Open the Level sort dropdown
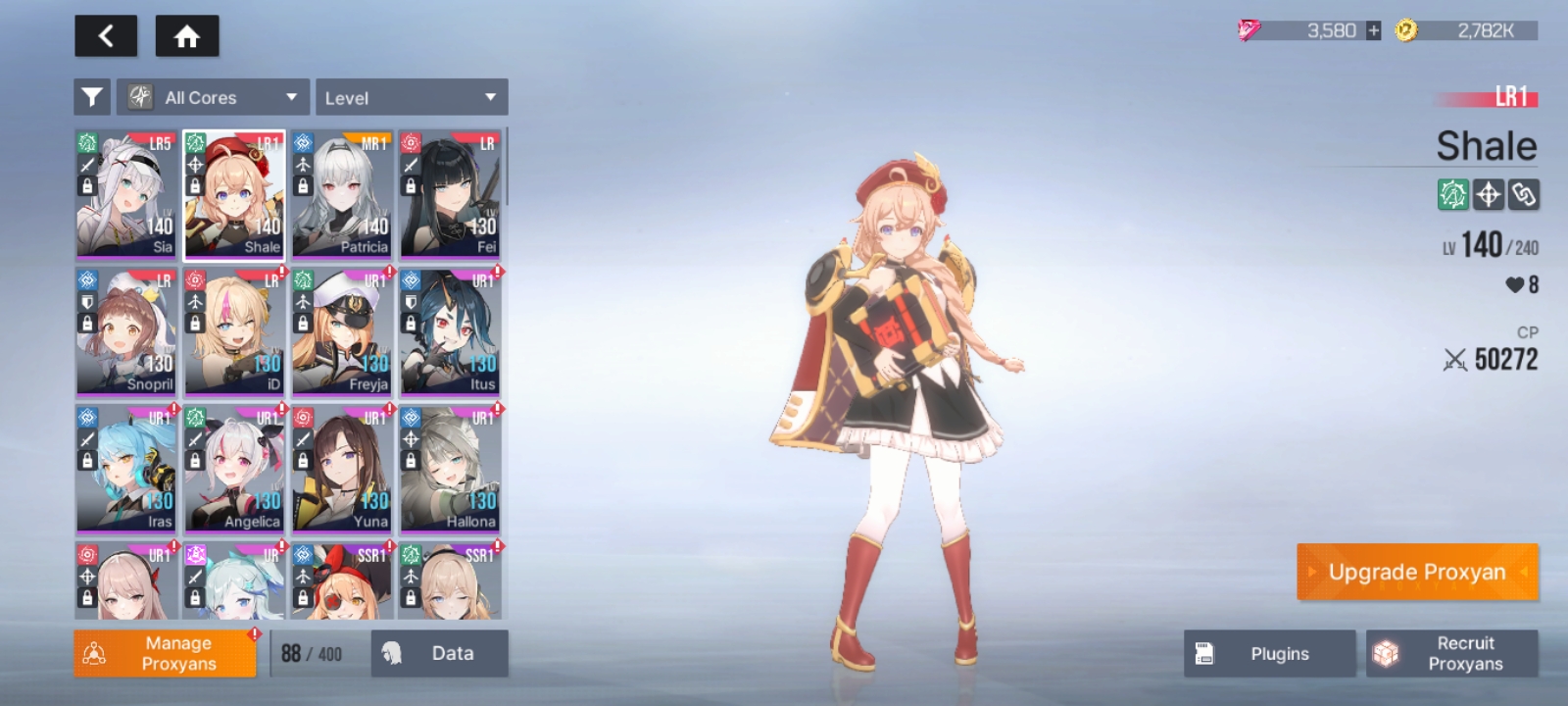This screenshot has height=706, width=1568. coord(411,97)
